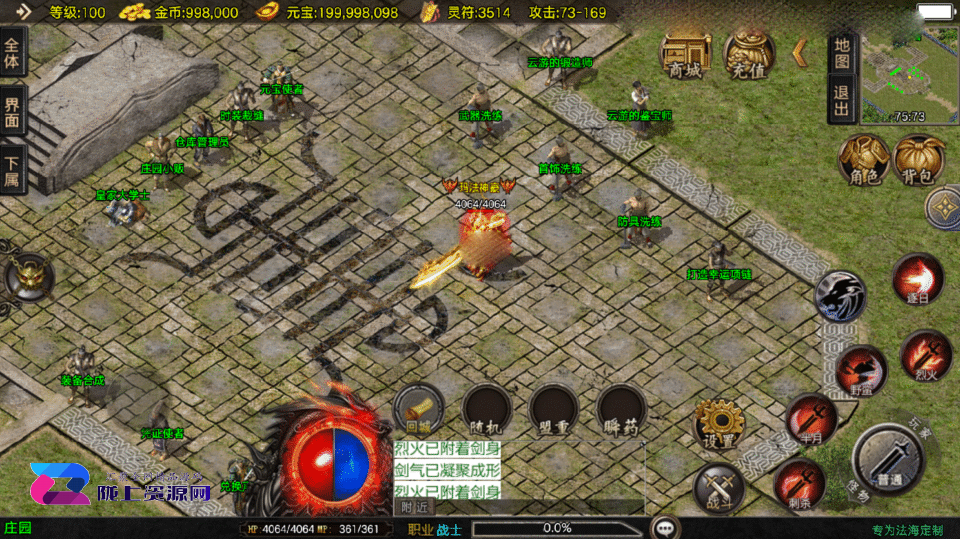Click the 退出 exit button
This screenshot has height=539, width=960.
(842, 100)
